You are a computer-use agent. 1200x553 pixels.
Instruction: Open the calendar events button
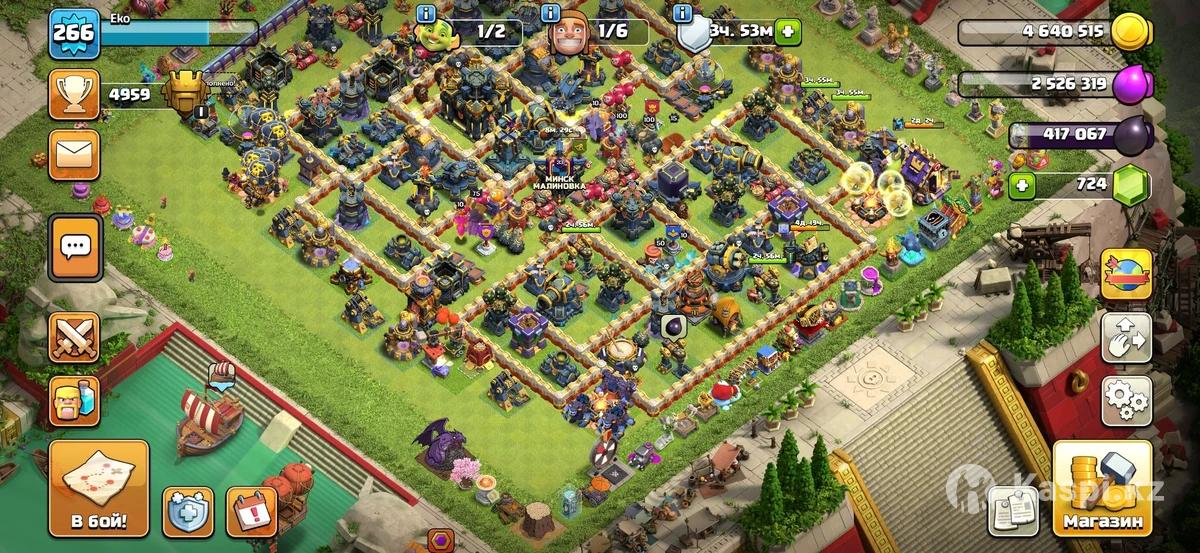tap(252, 511)
